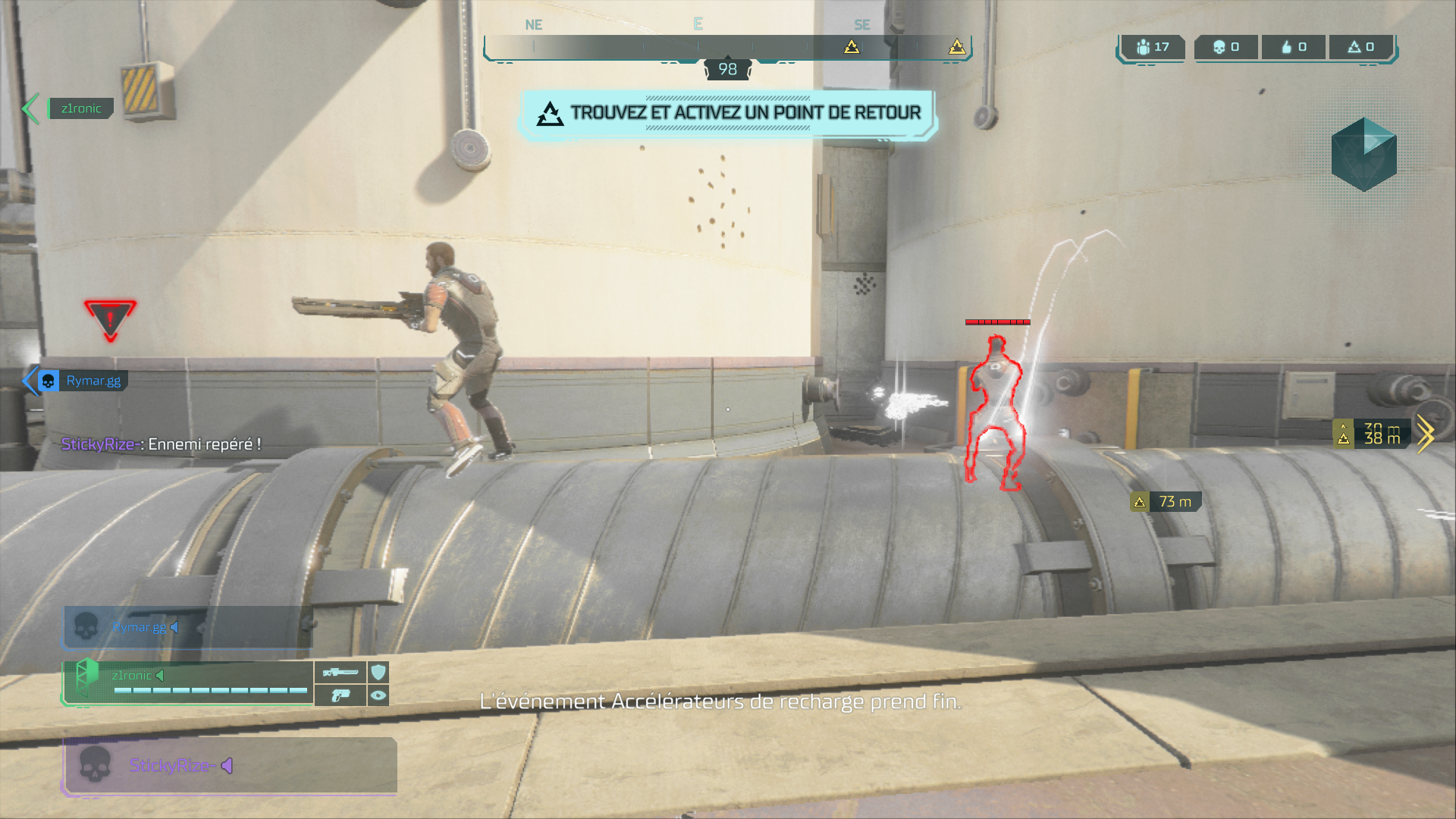Screen dimensions: 1456x819
Task: Select the 73 m restore point marker
Action: tap(1166, 502)
